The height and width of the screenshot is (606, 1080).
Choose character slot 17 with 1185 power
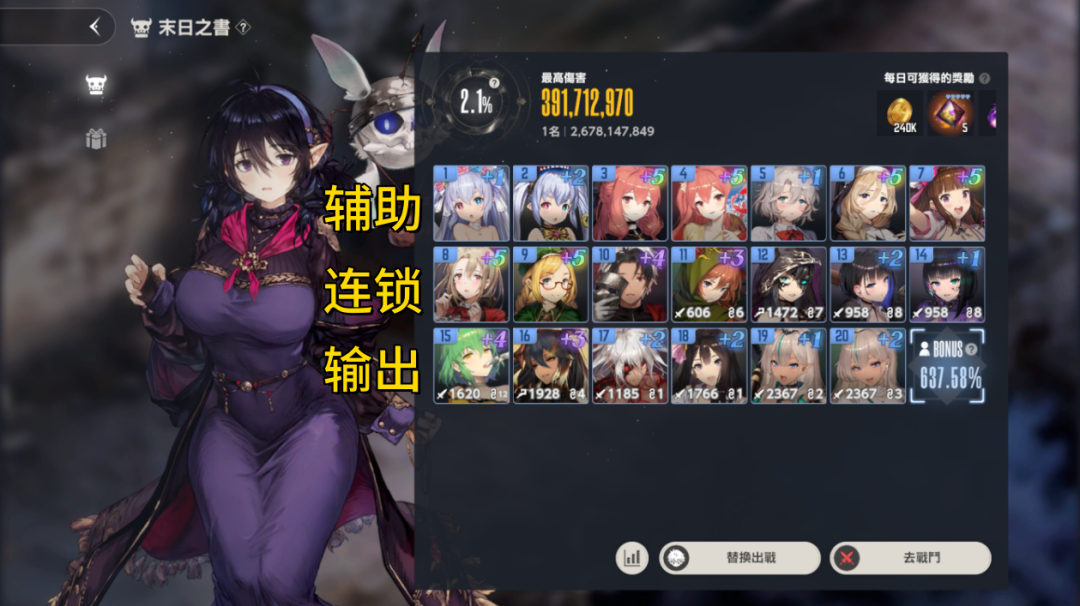point(629,366)
